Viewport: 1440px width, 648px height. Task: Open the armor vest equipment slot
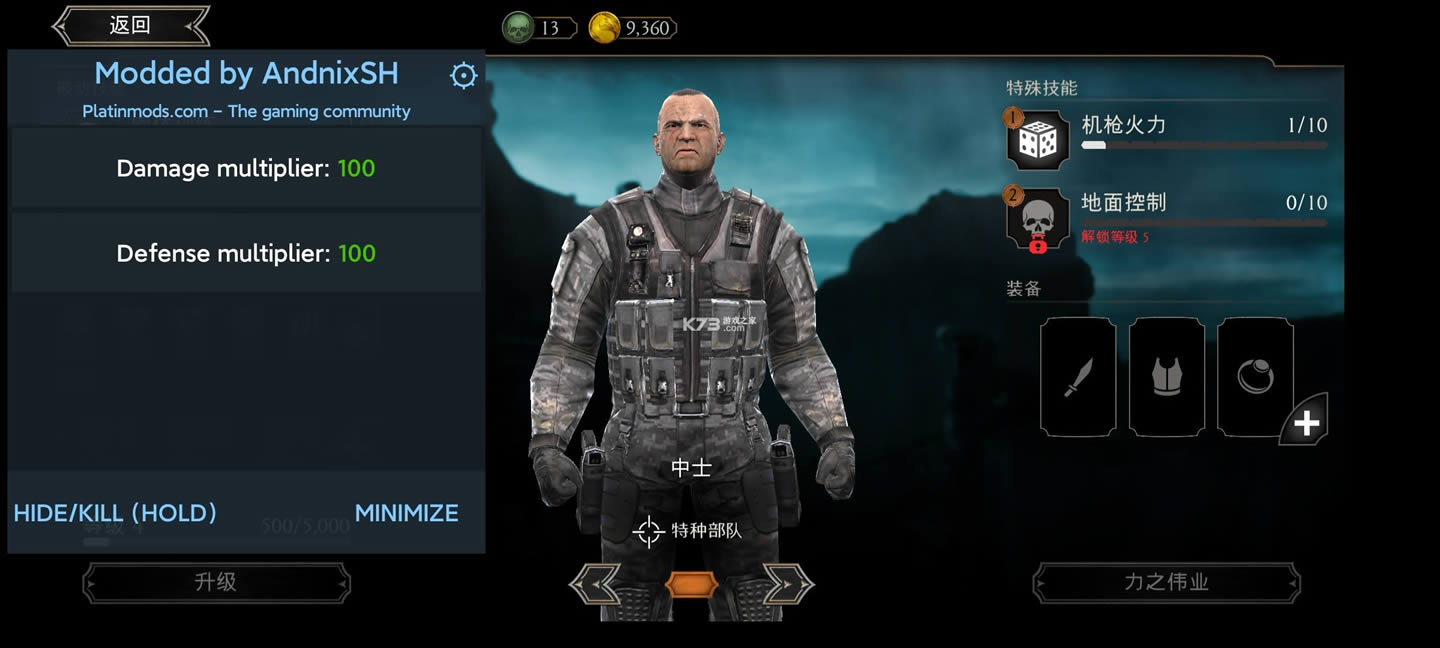tap(1166, 377)
